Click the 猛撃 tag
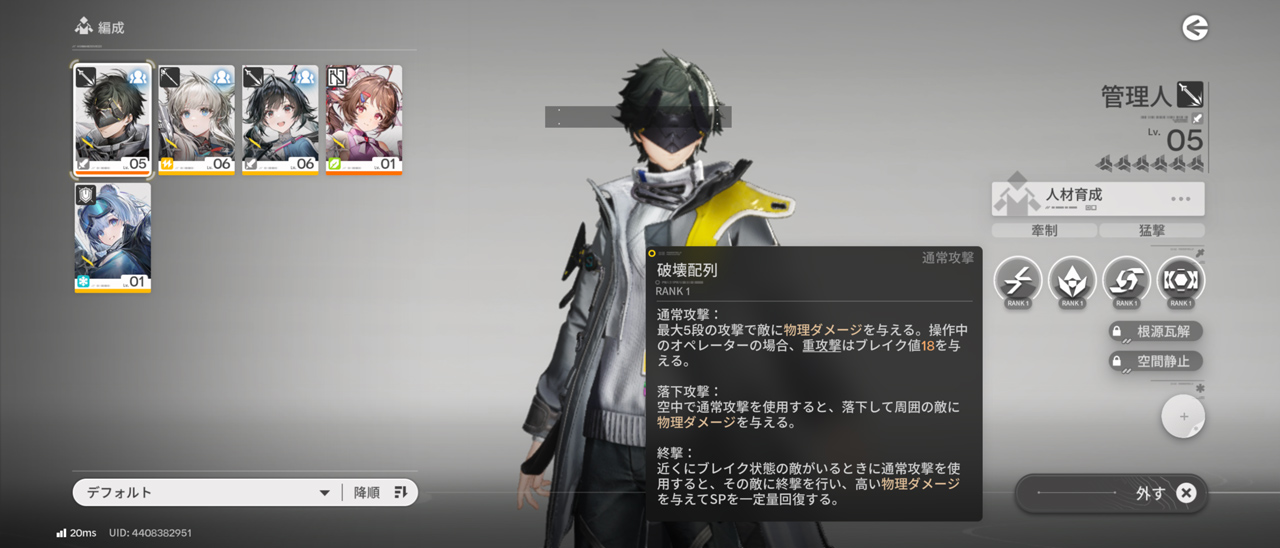Screen dimensions: 1280x548 (1152, 231)
